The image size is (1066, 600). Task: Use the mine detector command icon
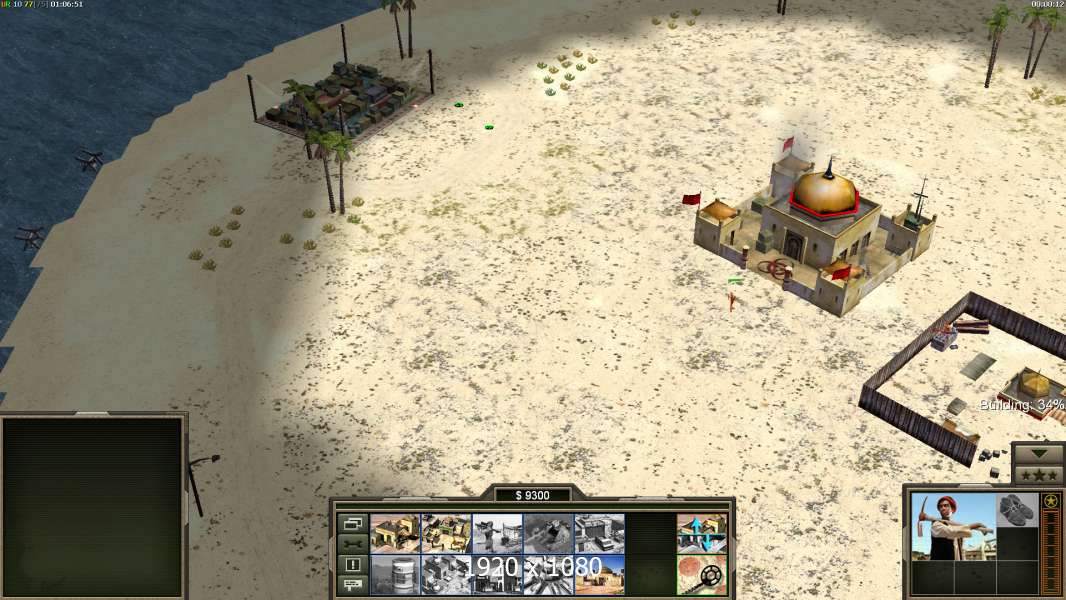(x=702, y=575)
